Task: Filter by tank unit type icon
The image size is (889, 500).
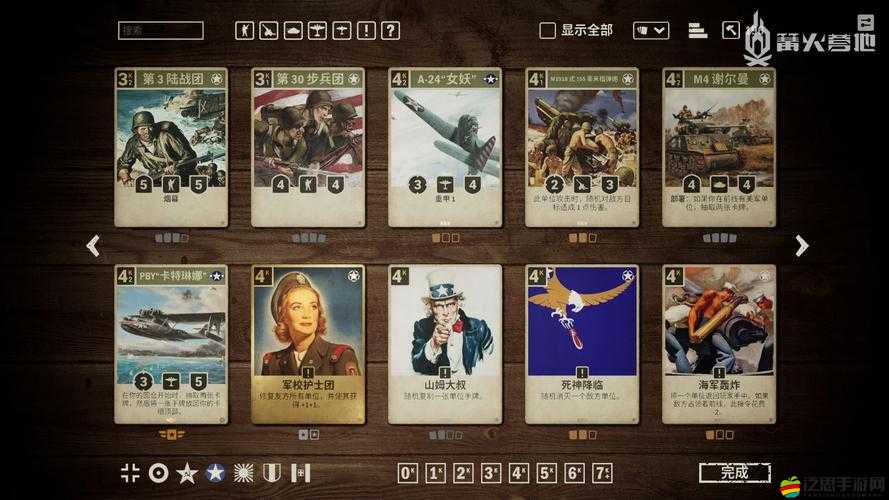Action: (293, 31)
